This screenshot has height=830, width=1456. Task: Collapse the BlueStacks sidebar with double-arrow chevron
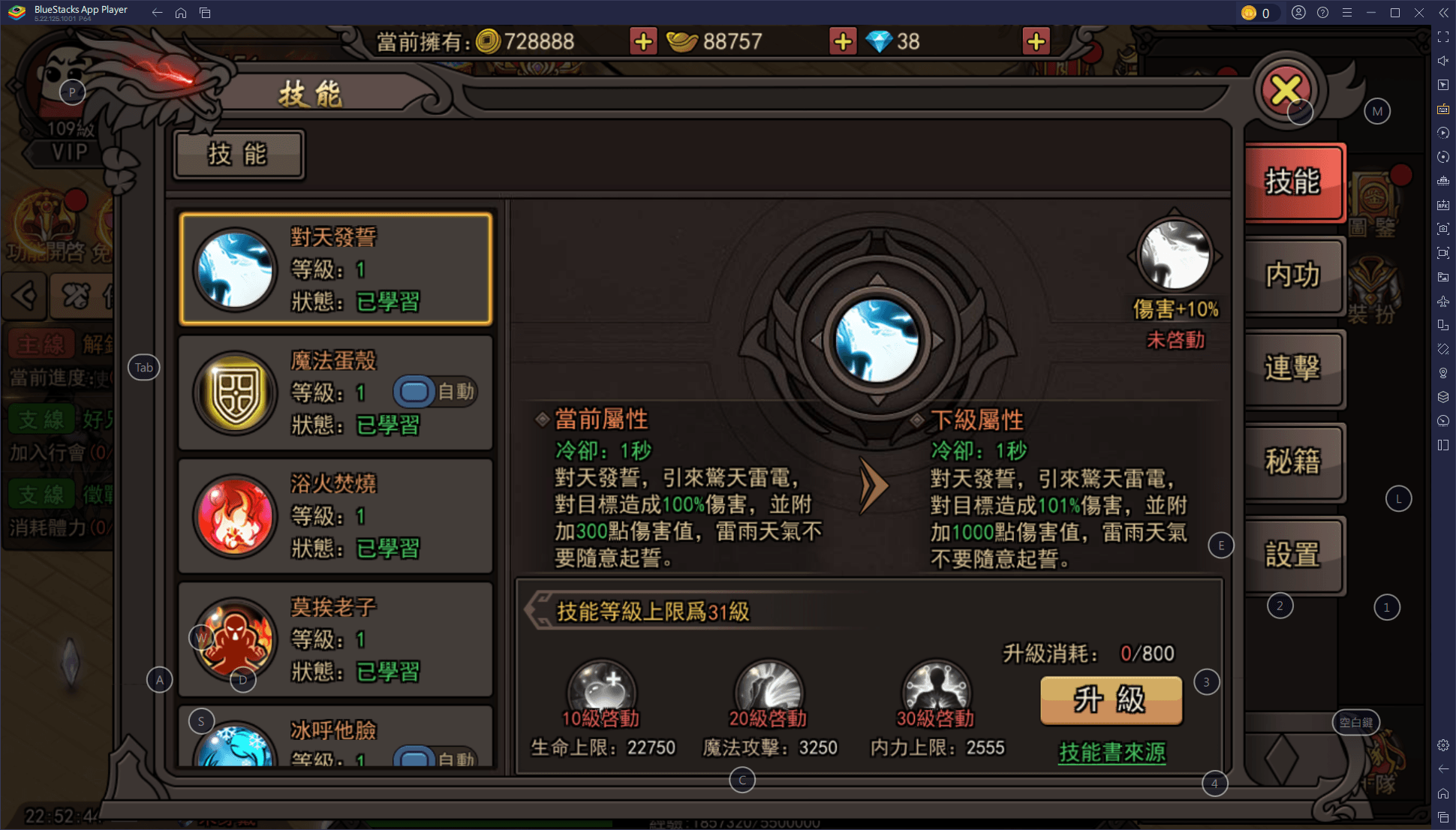(1442, 13)
